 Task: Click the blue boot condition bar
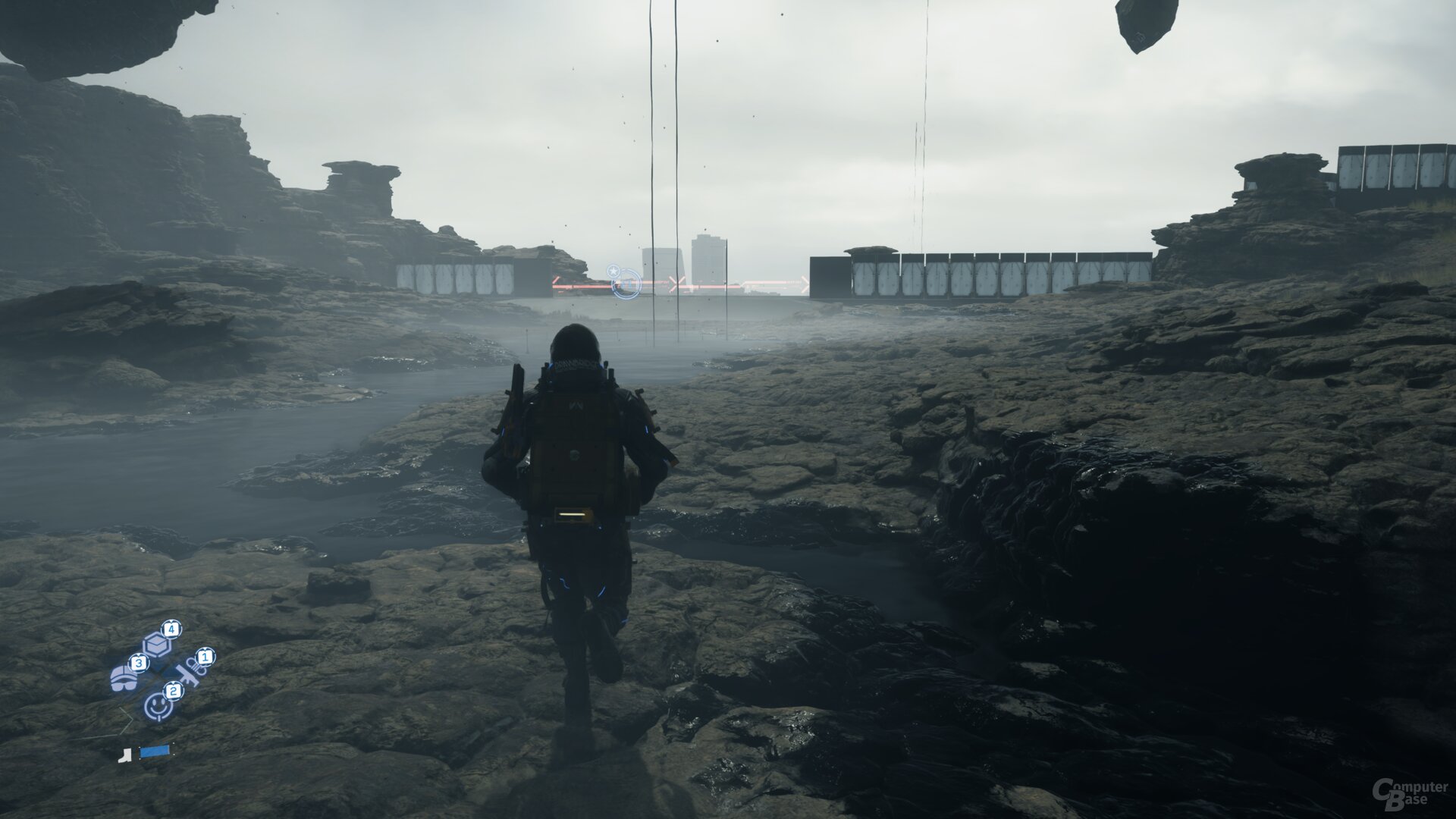pyautogui.click(x=154, y=751)
